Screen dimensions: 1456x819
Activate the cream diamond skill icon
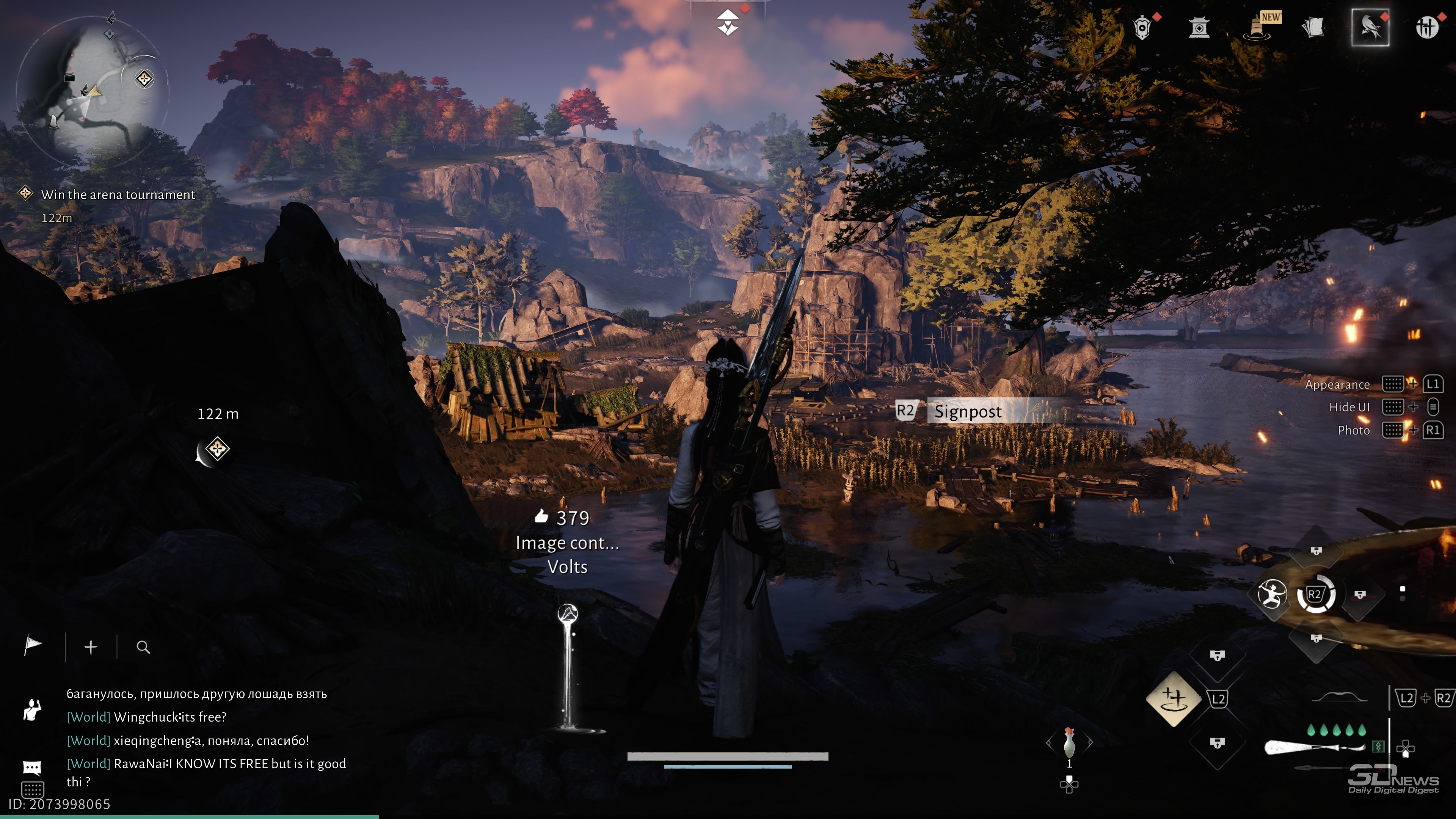click(x=1174, y=698)
